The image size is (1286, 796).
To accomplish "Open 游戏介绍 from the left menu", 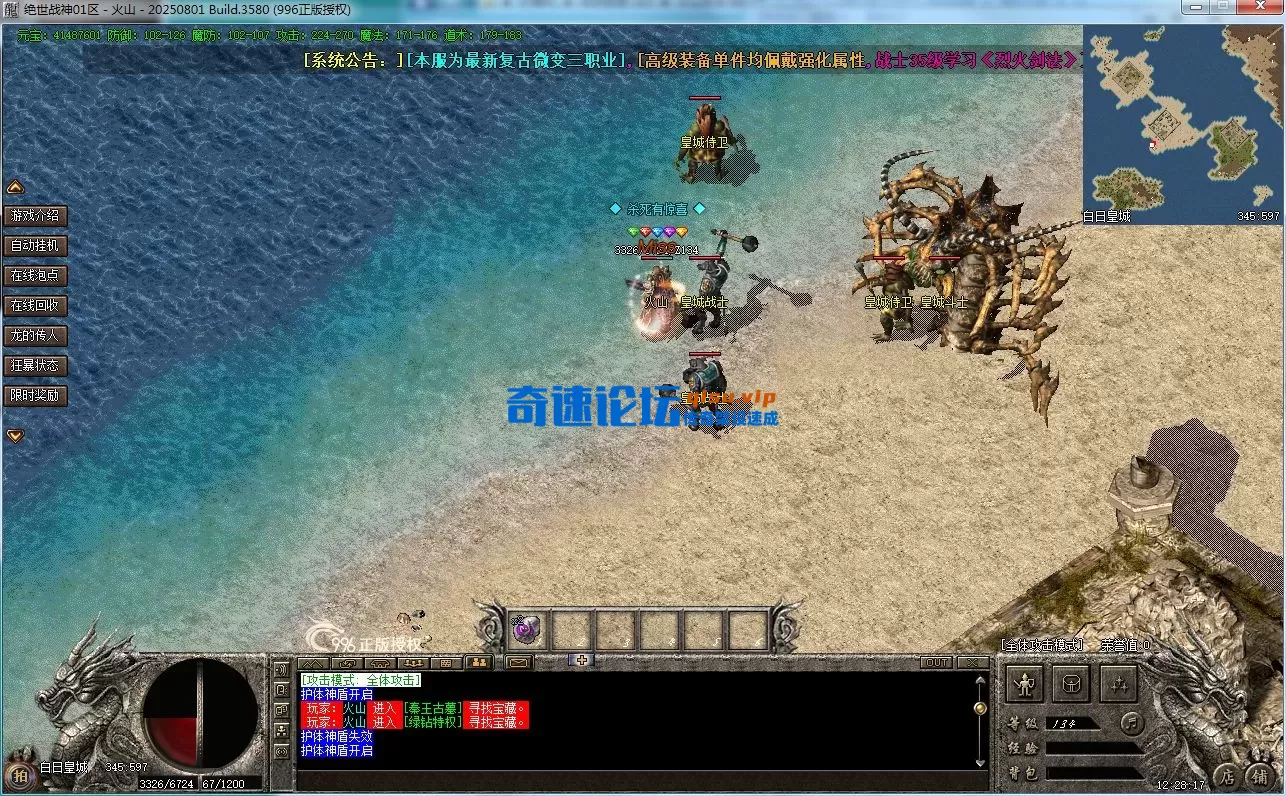I will point(36,215).
